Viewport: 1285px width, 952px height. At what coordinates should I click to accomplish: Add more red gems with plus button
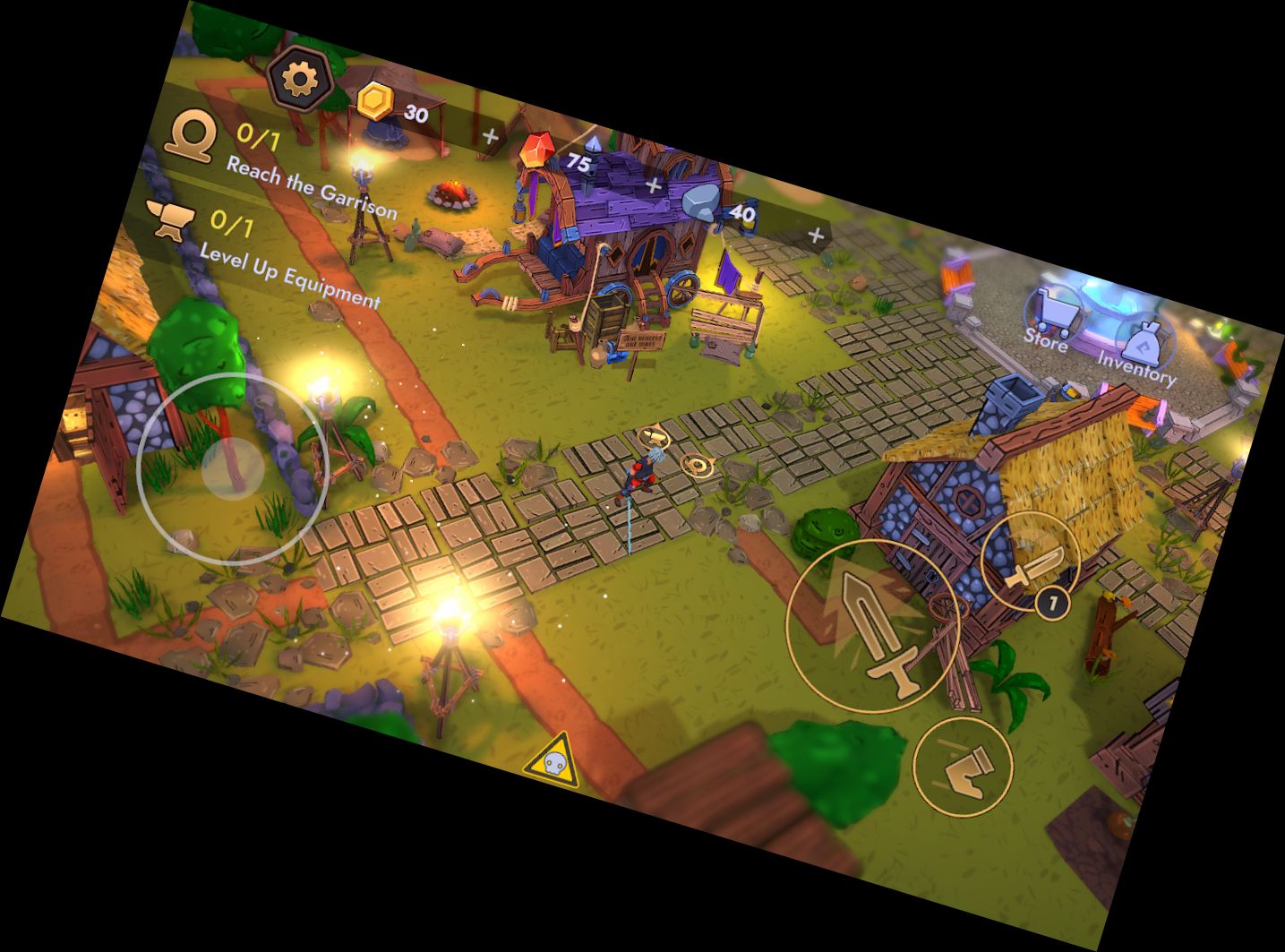(x=654, y=185)
